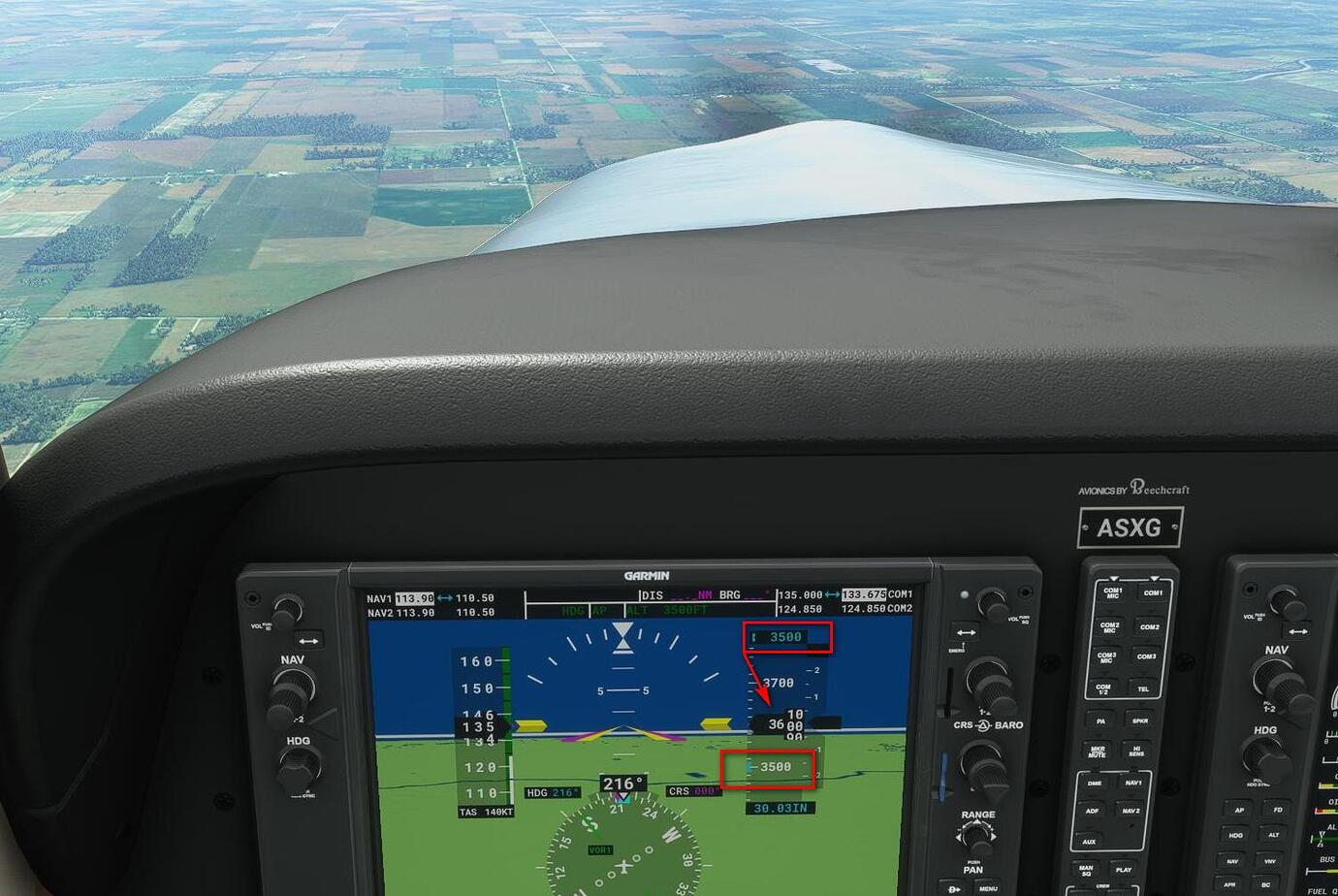The height and width of the screenshot is (896, 1338).
Task: Select HI SENS on the audio panel
Action: (x=1137, y=749)
